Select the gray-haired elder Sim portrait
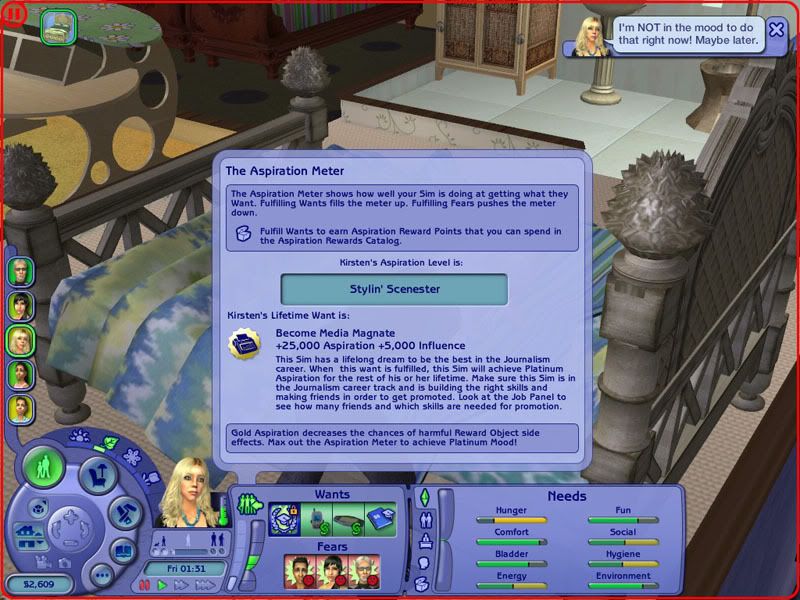Viewport: 800px width, 600px height. pyautogui.click(x=21, y=271)
